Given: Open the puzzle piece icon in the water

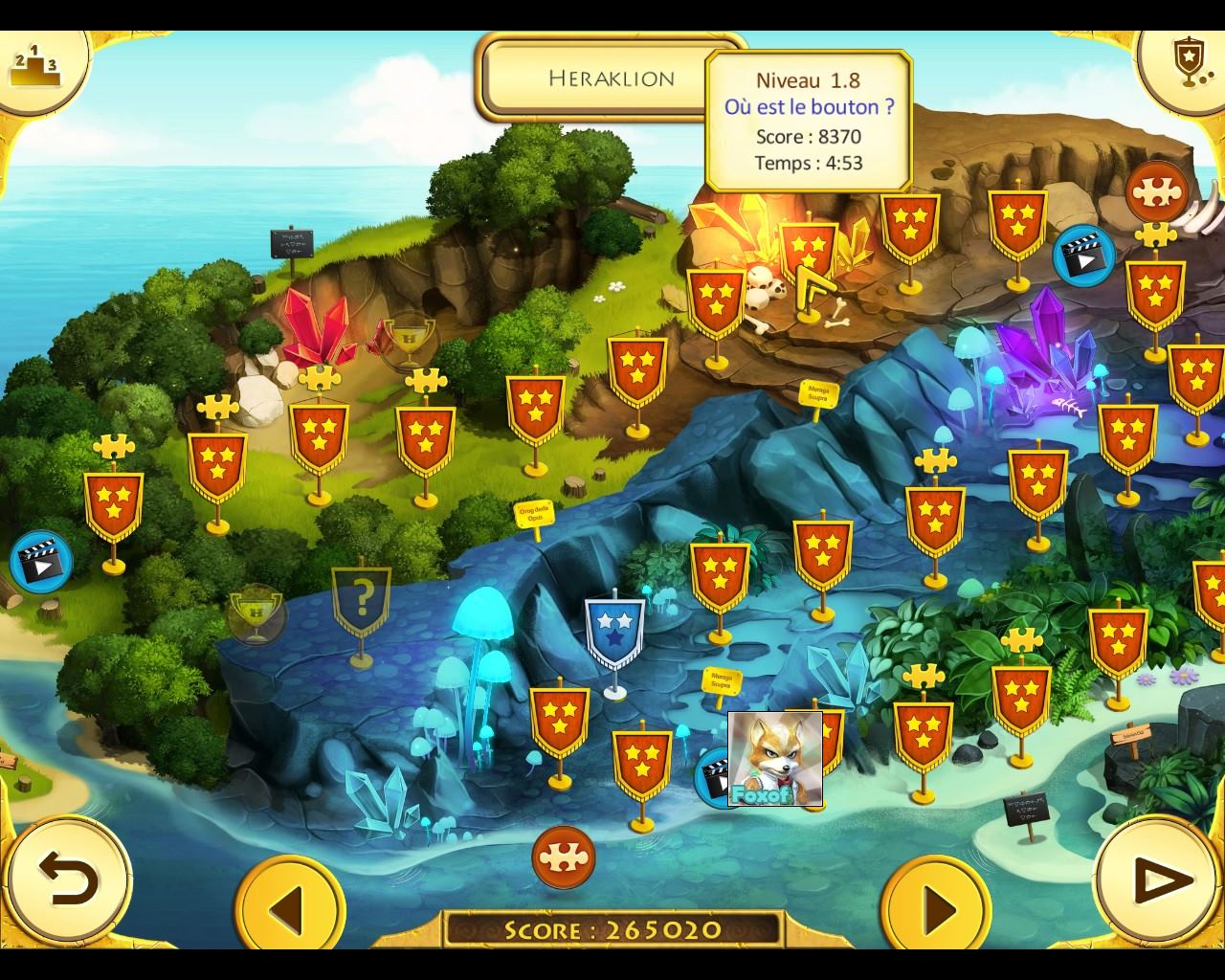Looking at the screenshot, I should point(564,857).
